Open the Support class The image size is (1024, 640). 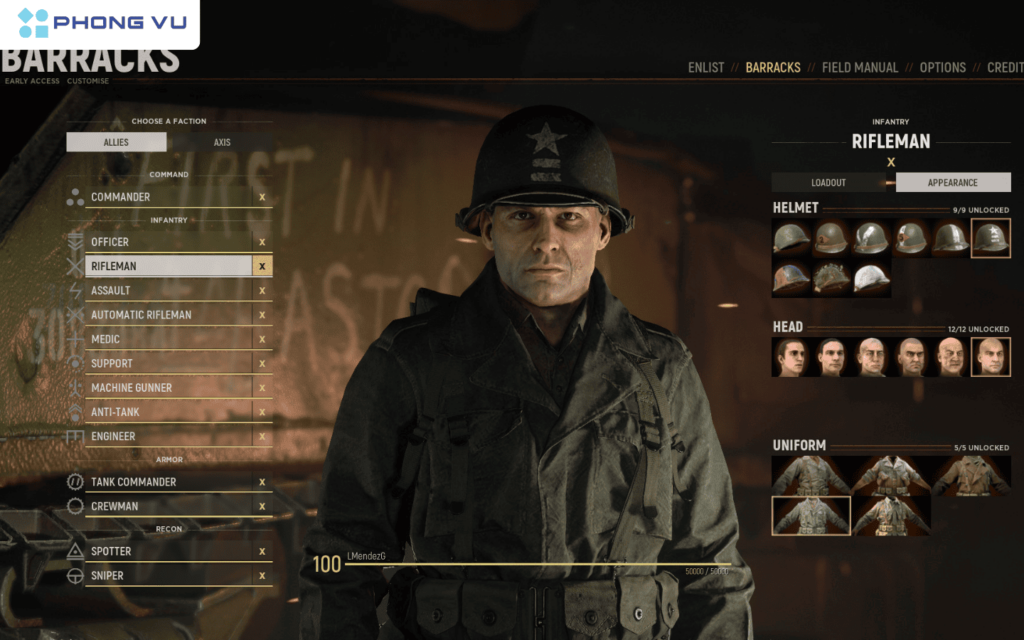[x=112, y=364]
